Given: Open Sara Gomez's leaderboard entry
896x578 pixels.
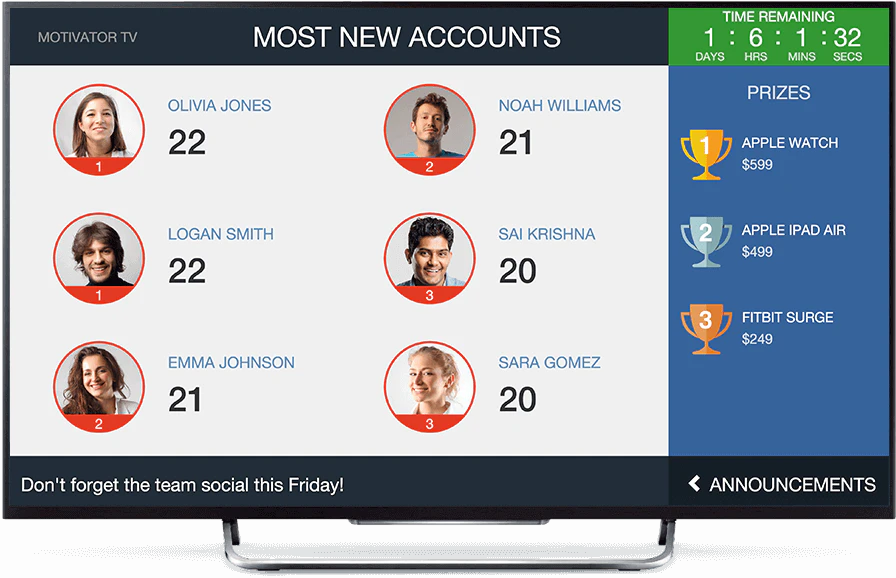Looking at the screenshot, I should (x=549, y=363).
